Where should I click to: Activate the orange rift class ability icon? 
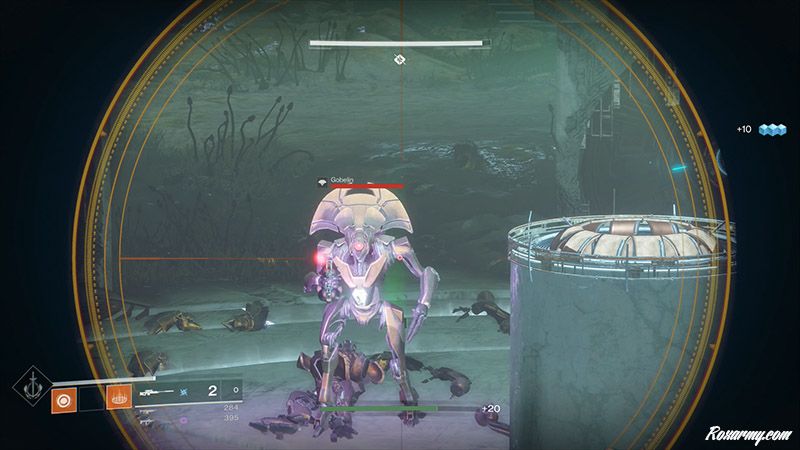(x=118, y=398)
